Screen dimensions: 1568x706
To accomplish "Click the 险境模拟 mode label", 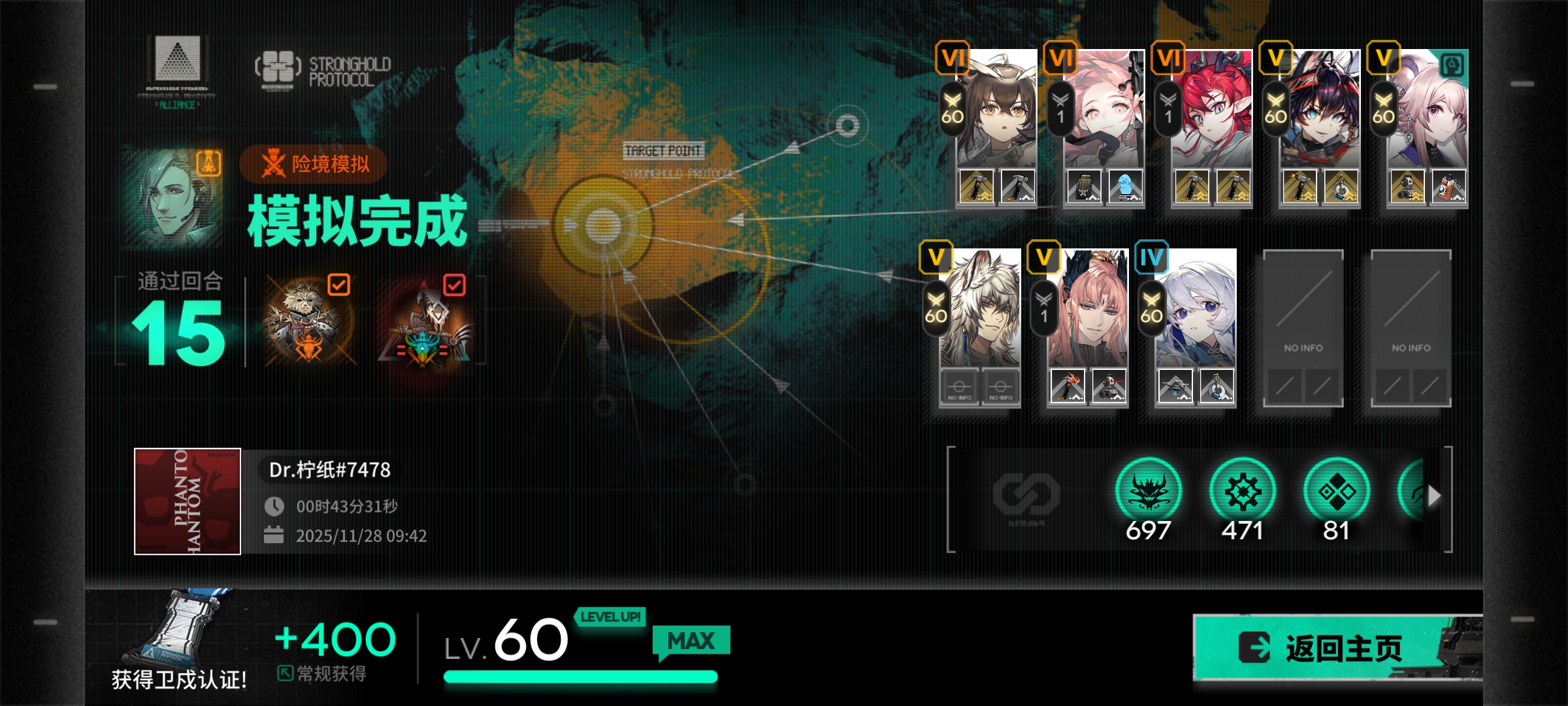I will point(314,163).
